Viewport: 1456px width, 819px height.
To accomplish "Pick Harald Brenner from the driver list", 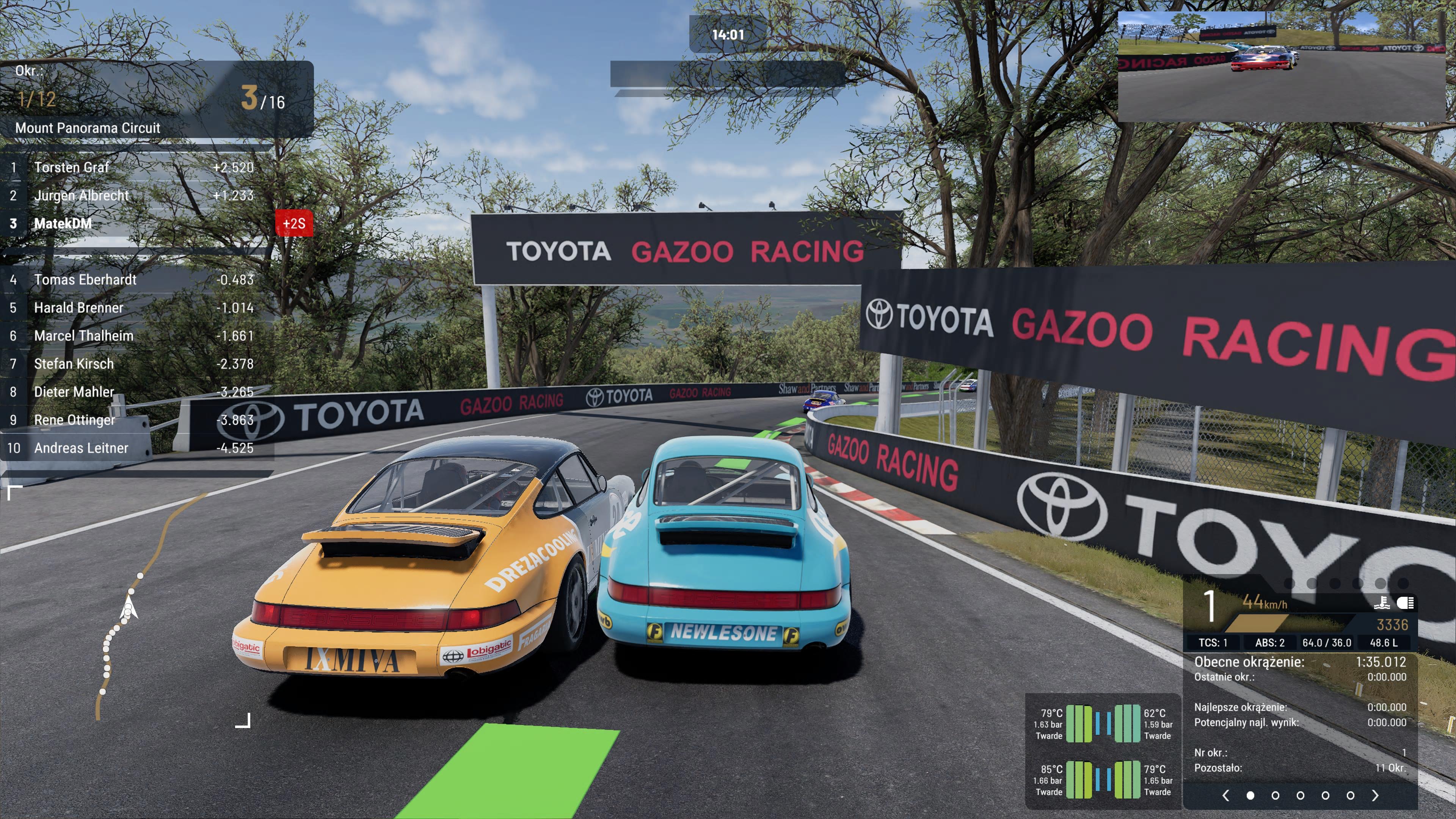I will tap(78, 308).
